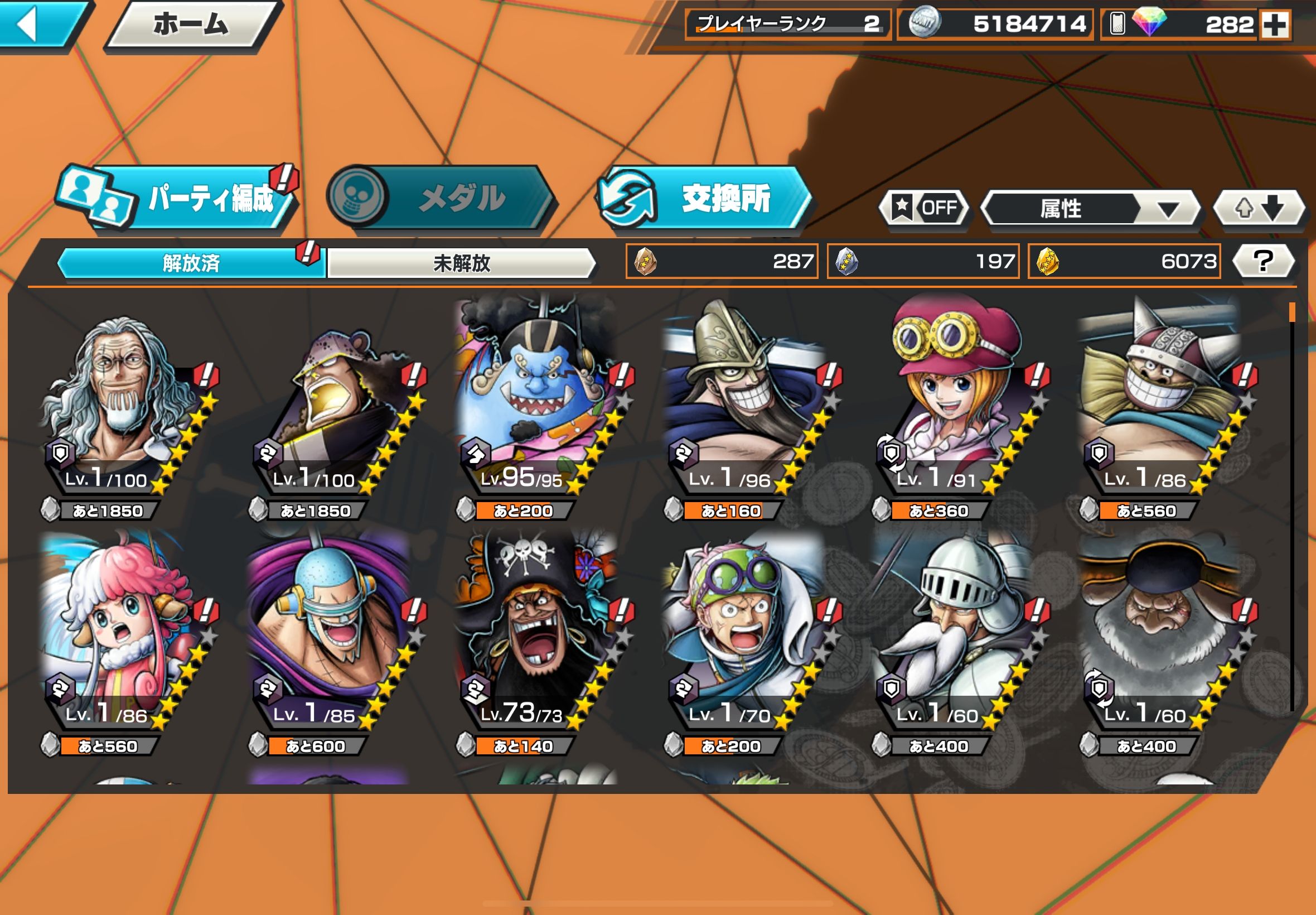Viewport: 1316px width, 915px height.
Task: Toggle the favorites OFF filter
Action: point(923,208)
